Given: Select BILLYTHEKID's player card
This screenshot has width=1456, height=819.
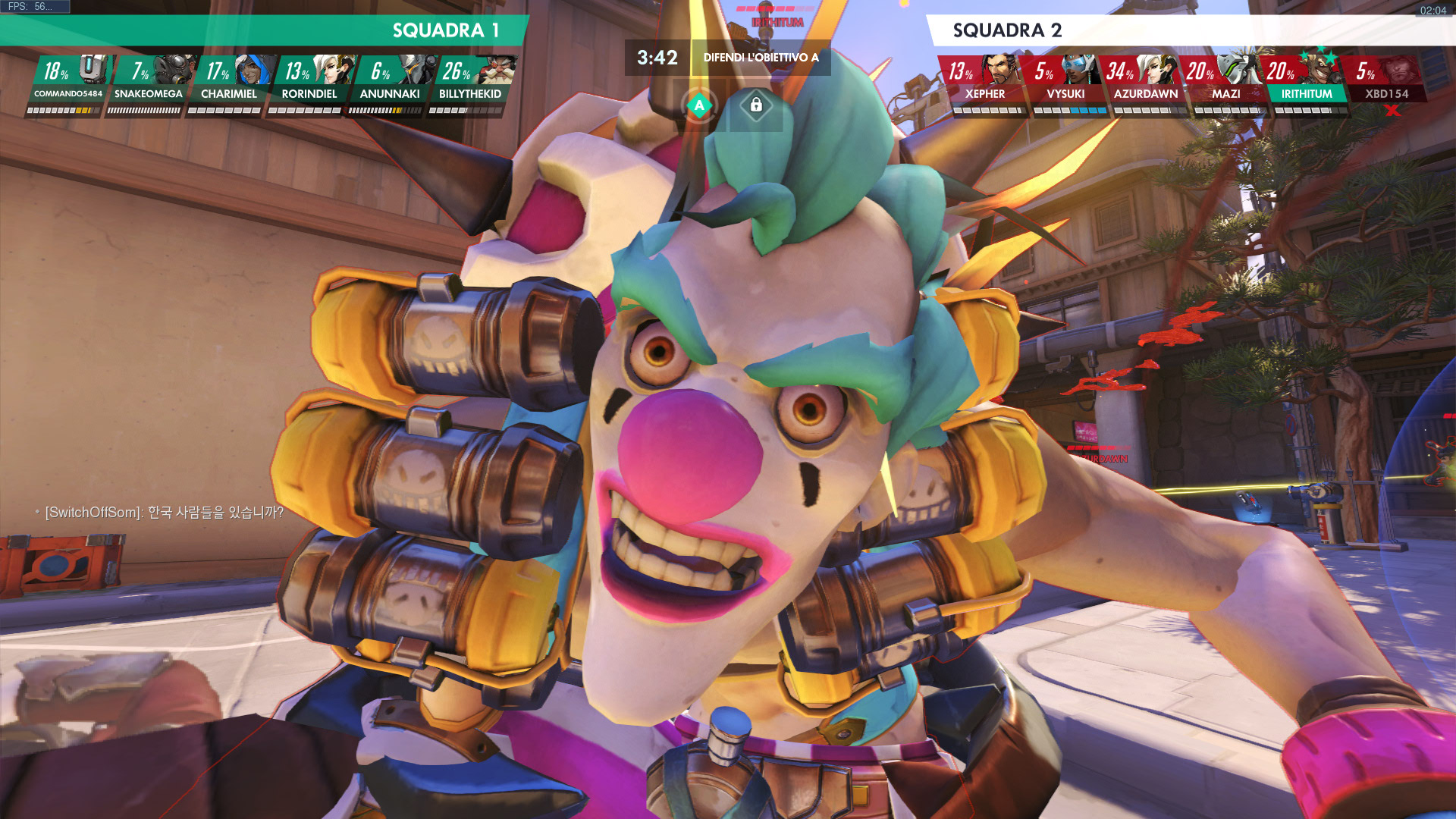Looking at the screenshot, I should point(470,83).
